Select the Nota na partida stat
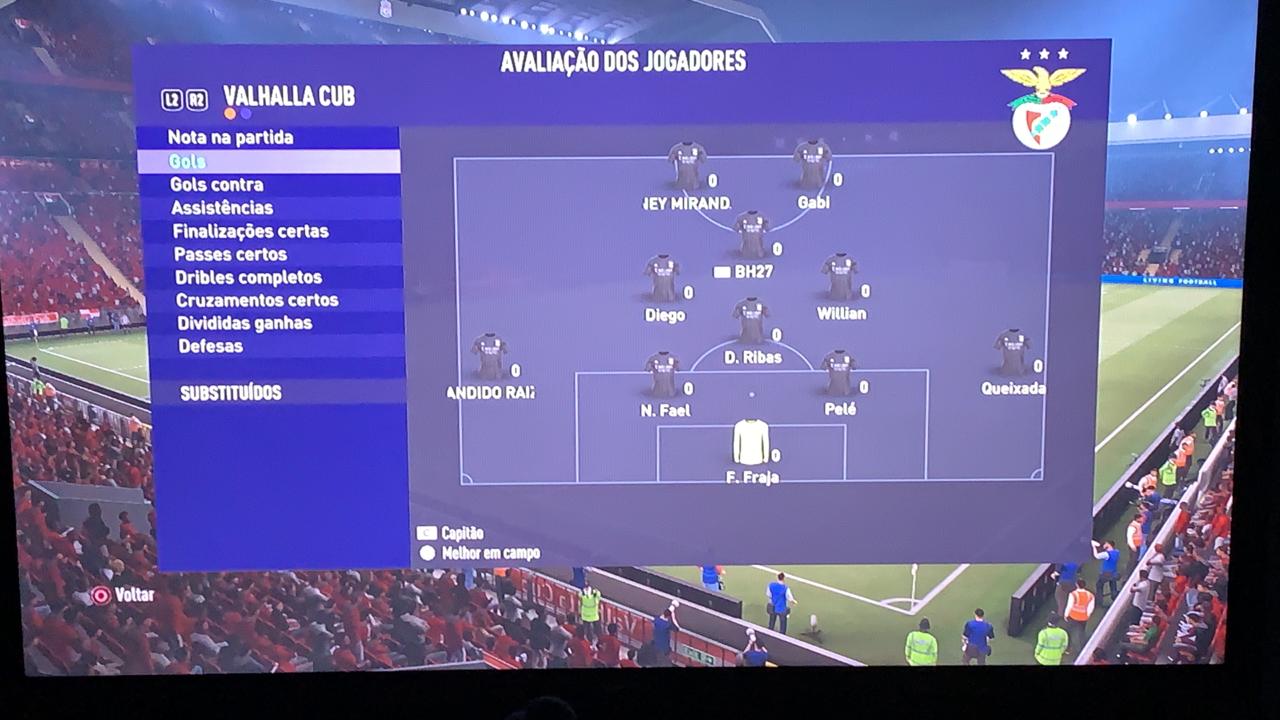The height and width of the screenshot is (720, 1280). (x=230, y=137)
